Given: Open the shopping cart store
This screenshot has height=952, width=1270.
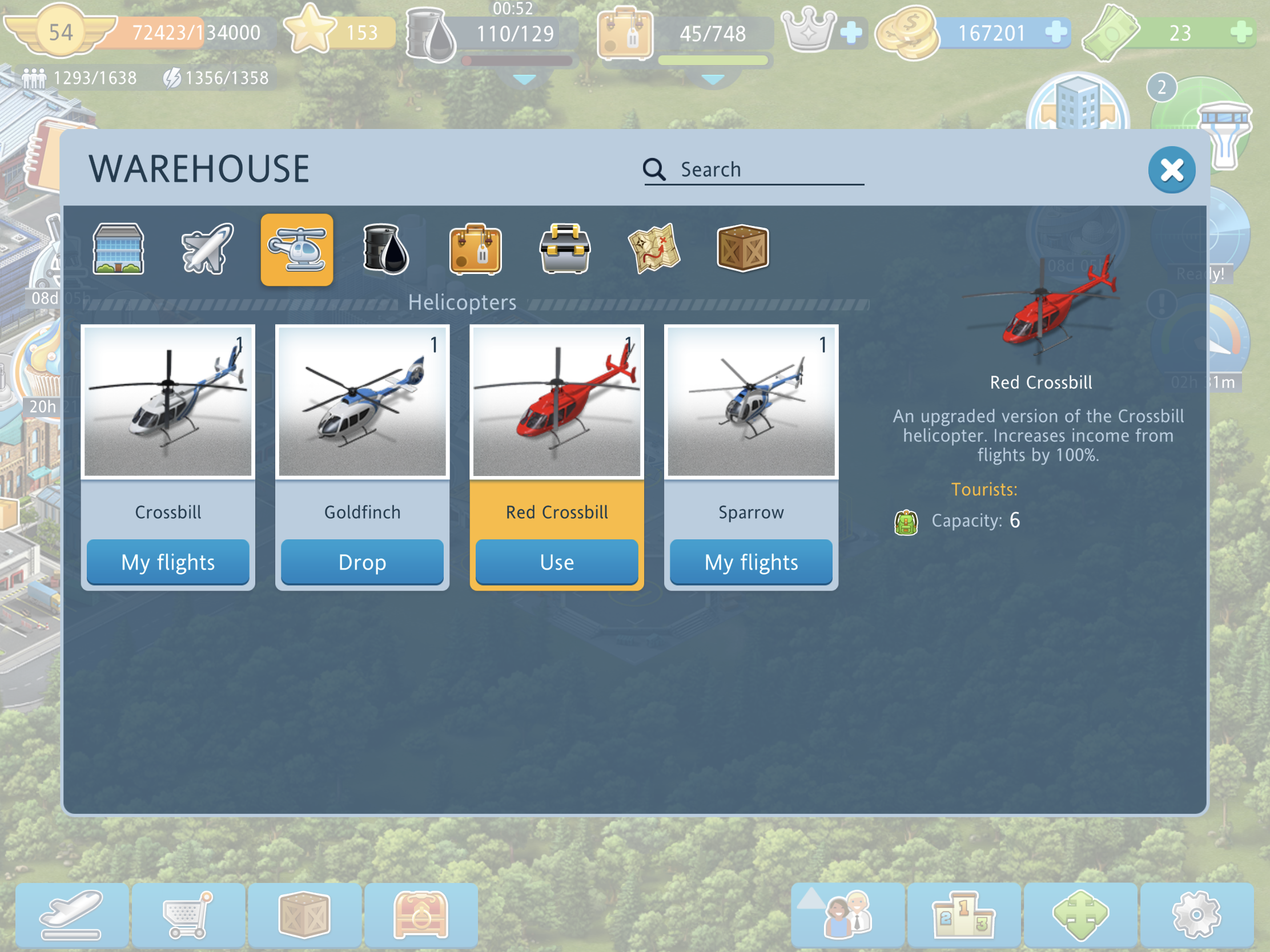Looking at the screenshot, I should click(x=188, y=914).
